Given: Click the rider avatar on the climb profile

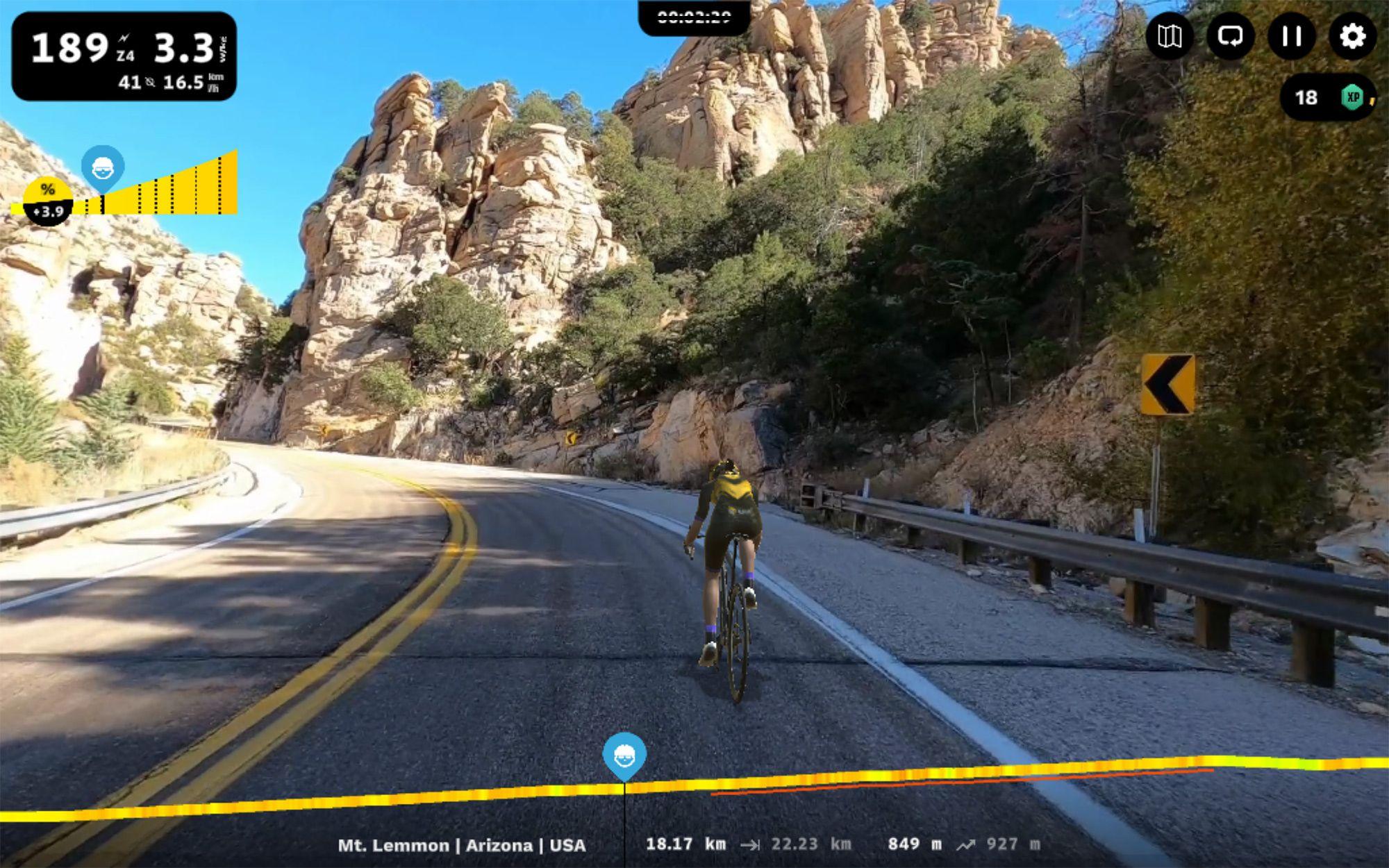Looking at the screenshot, I should point(101,167).
